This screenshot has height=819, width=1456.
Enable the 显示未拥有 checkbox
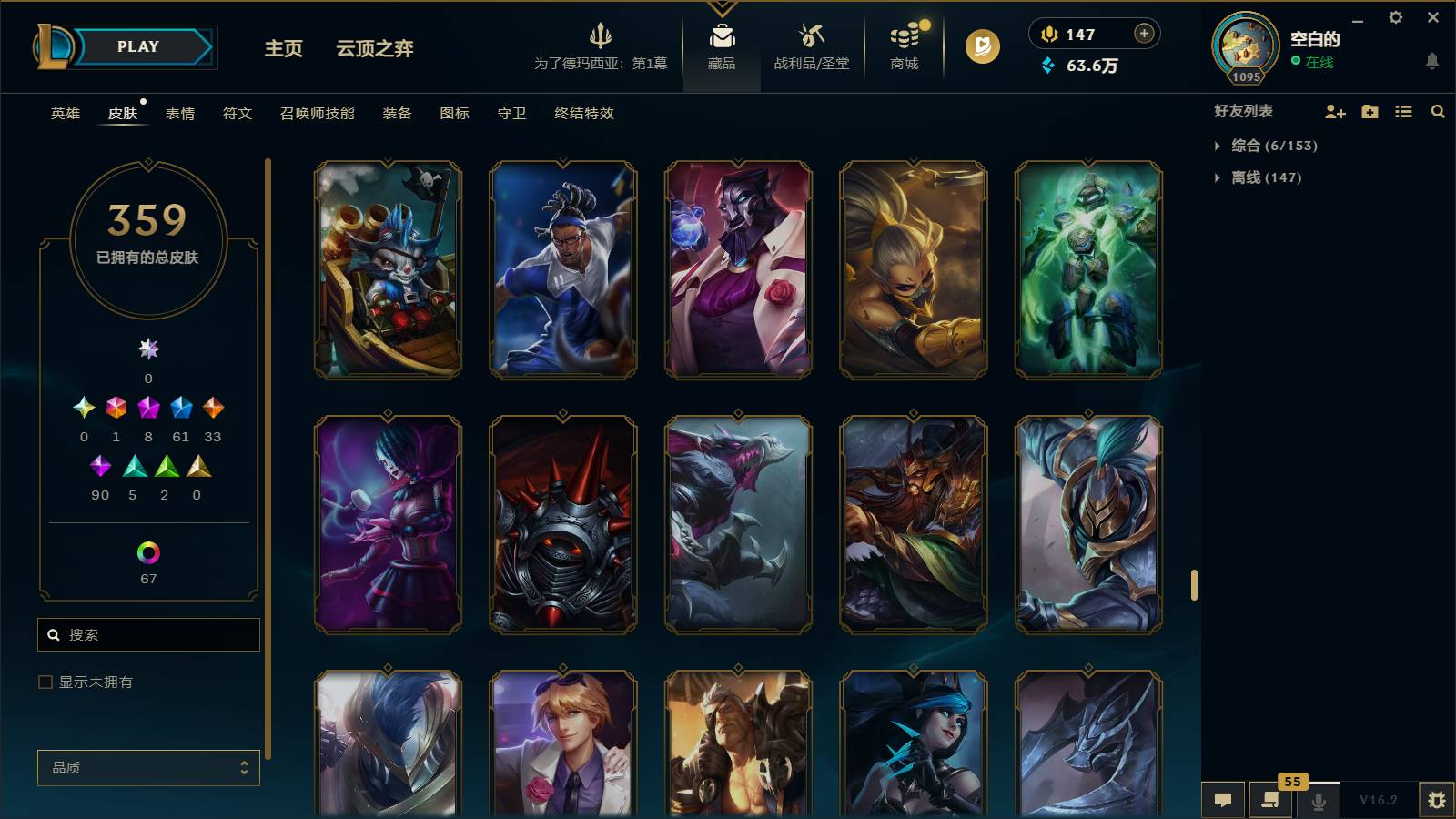(x=43, y=681)
